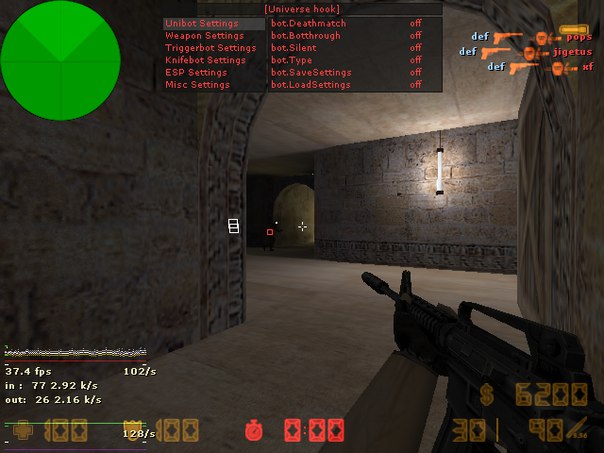
Task: Toggle the bot.Deathmatch option
Action: [x=309, y=23]
